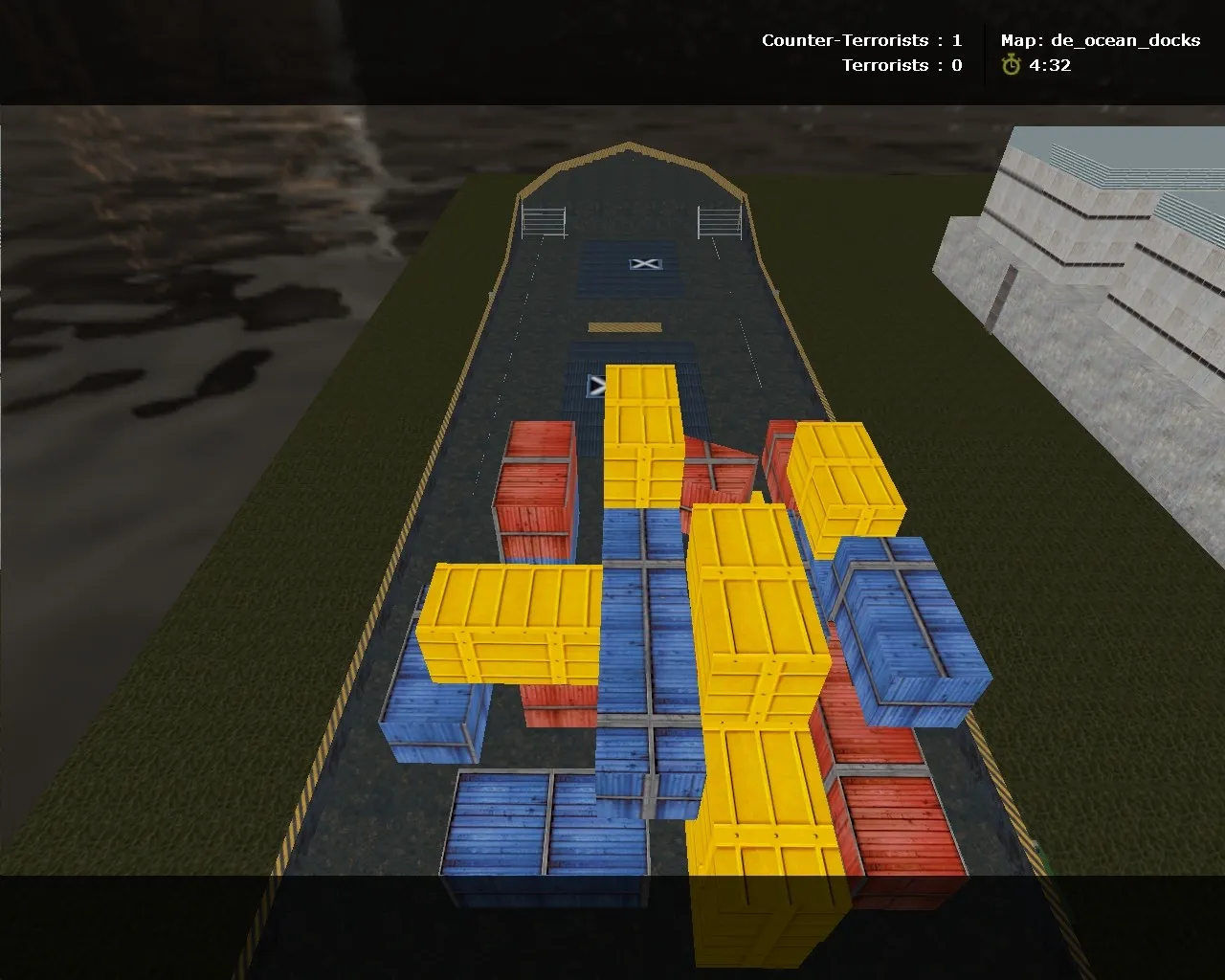Click the right metal railing at the ship bow

(x=720, y=220)
